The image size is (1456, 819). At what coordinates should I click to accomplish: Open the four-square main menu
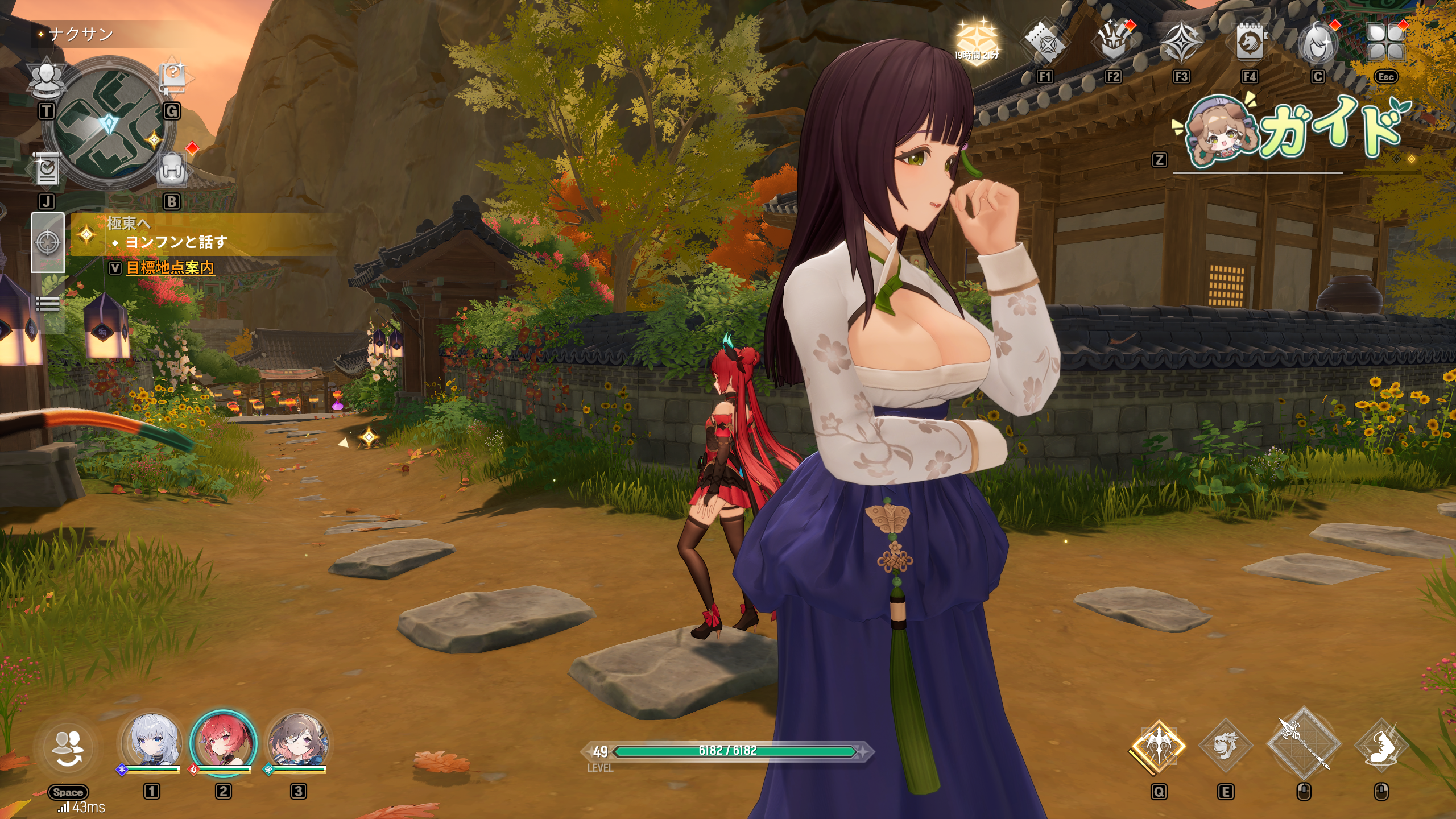point(1386,42)
